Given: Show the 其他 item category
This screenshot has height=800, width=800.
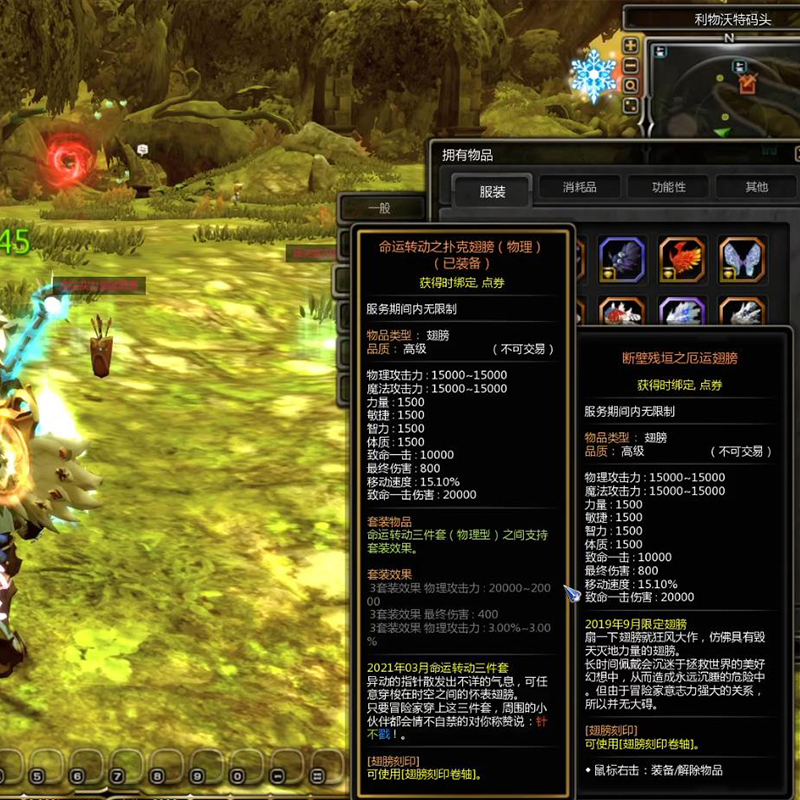Looking at the screenshot, I should point(756,187).
